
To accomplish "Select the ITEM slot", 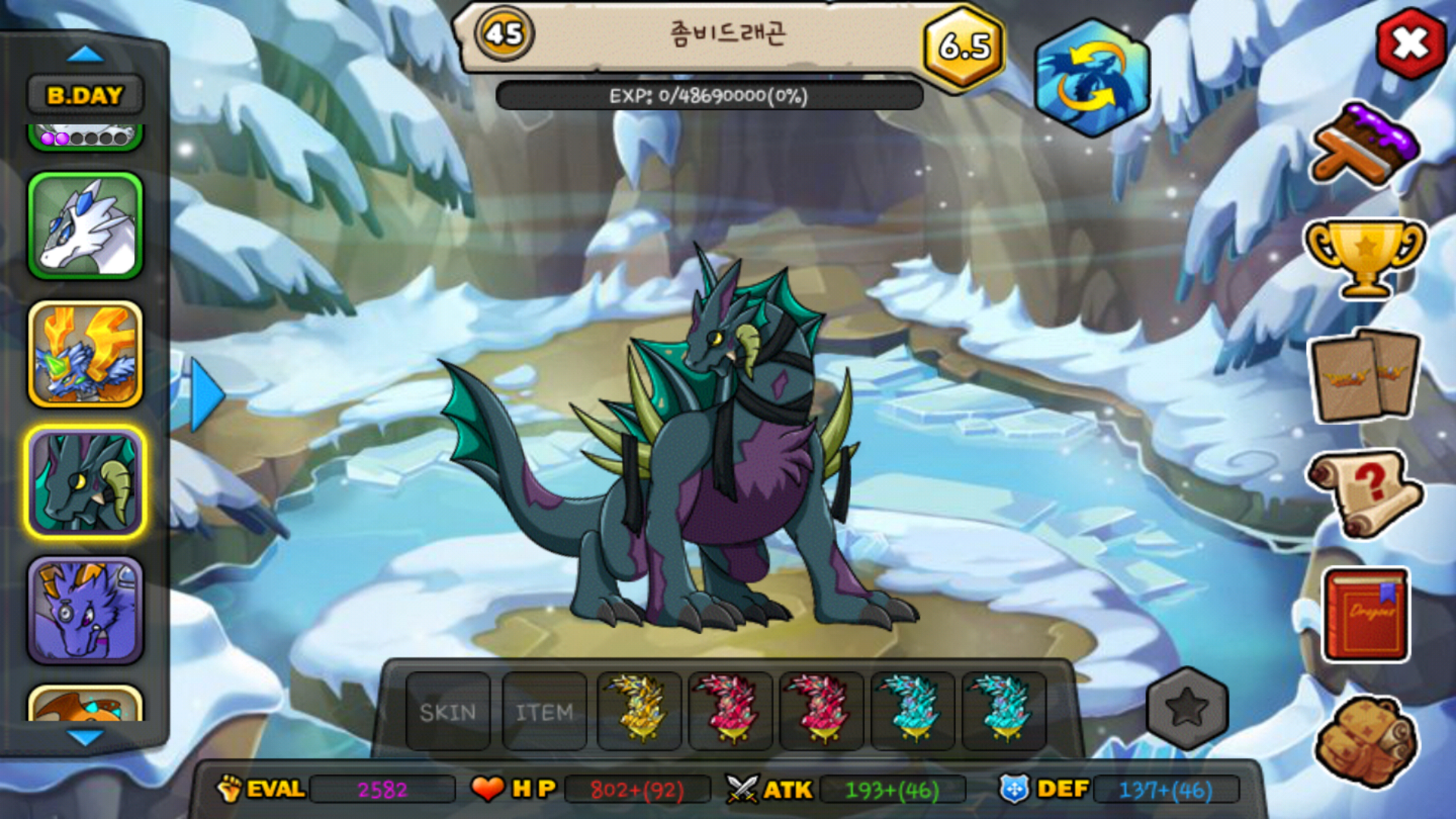I will (544, 711).
